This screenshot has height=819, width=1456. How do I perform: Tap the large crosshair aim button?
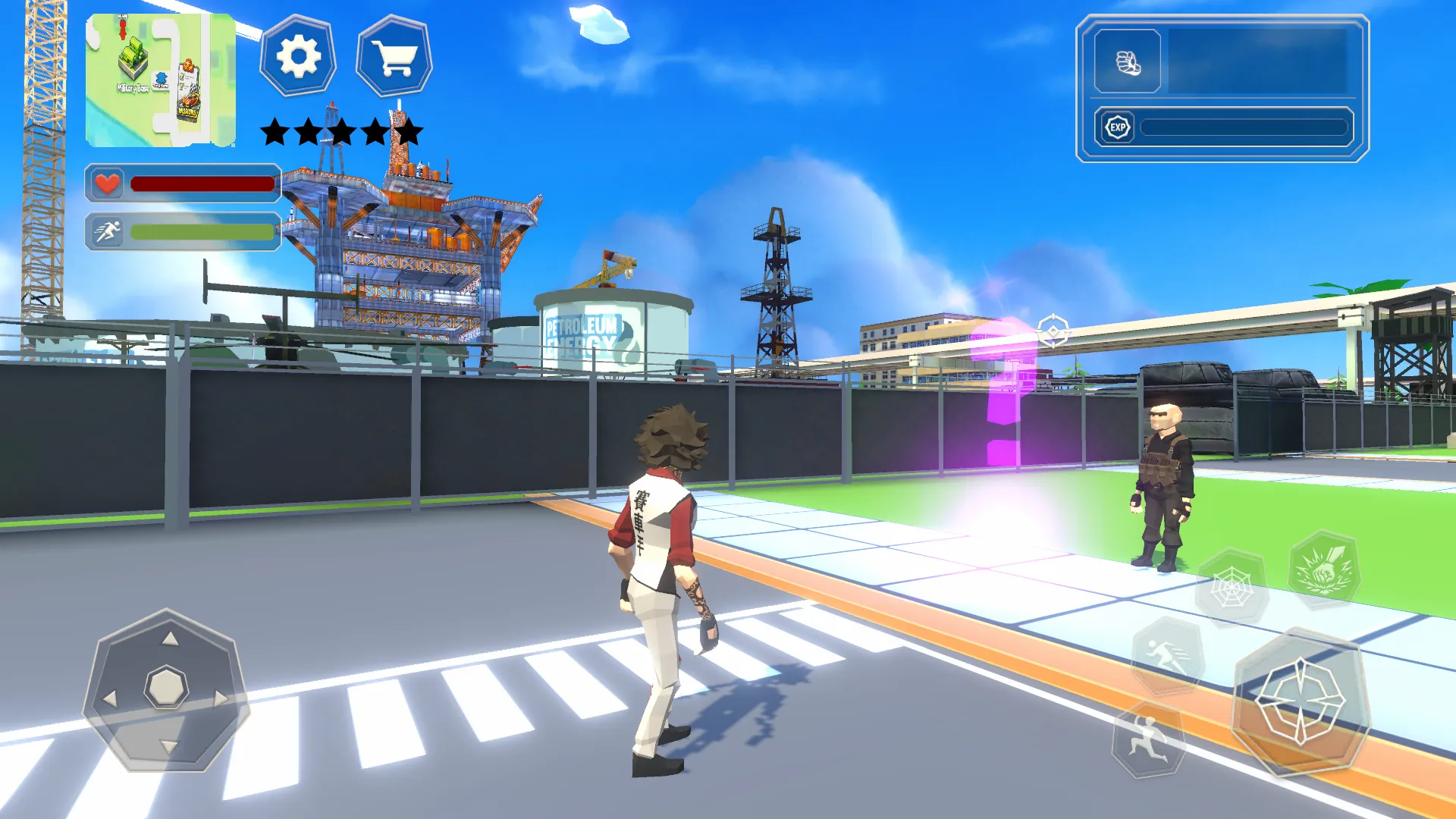1300,701
